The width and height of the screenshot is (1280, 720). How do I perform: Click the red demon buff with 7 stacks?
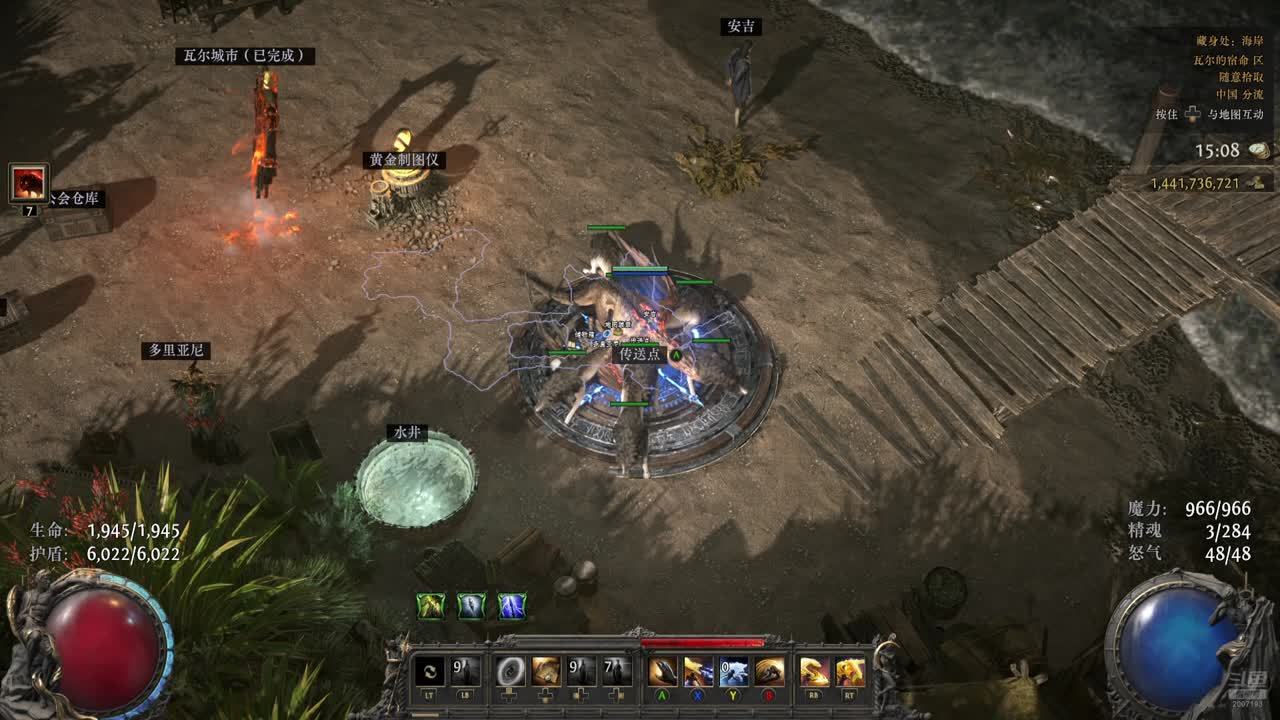28,184
